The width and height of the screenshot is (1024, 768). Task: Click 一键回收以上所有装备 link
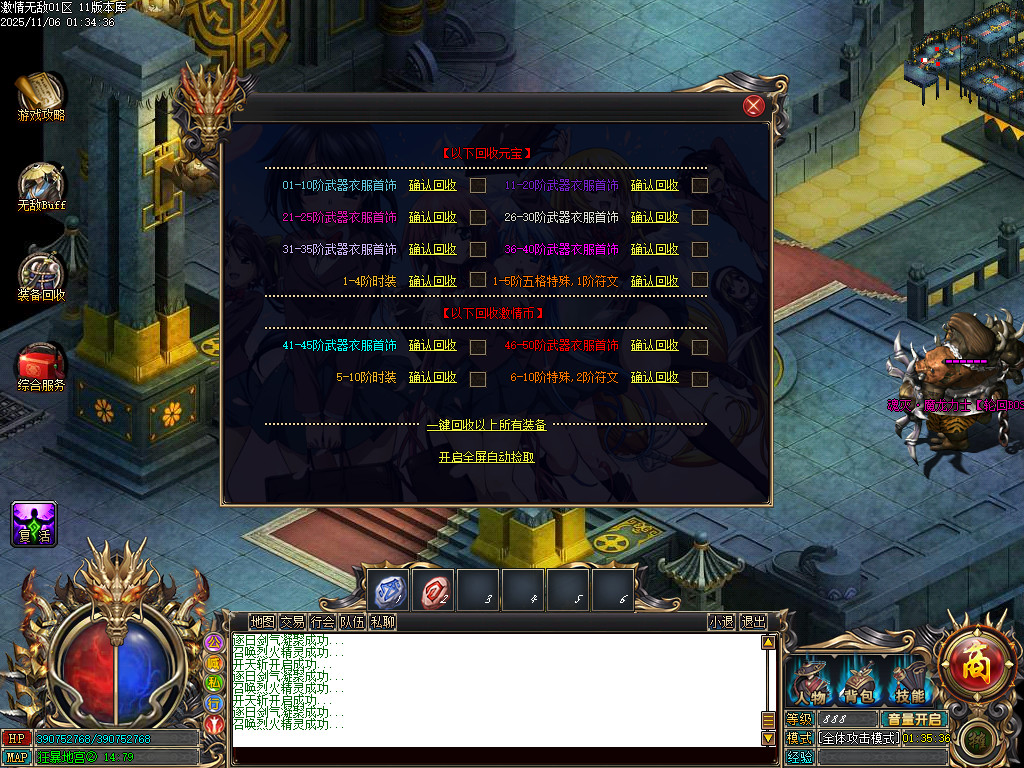pos(486,425)
